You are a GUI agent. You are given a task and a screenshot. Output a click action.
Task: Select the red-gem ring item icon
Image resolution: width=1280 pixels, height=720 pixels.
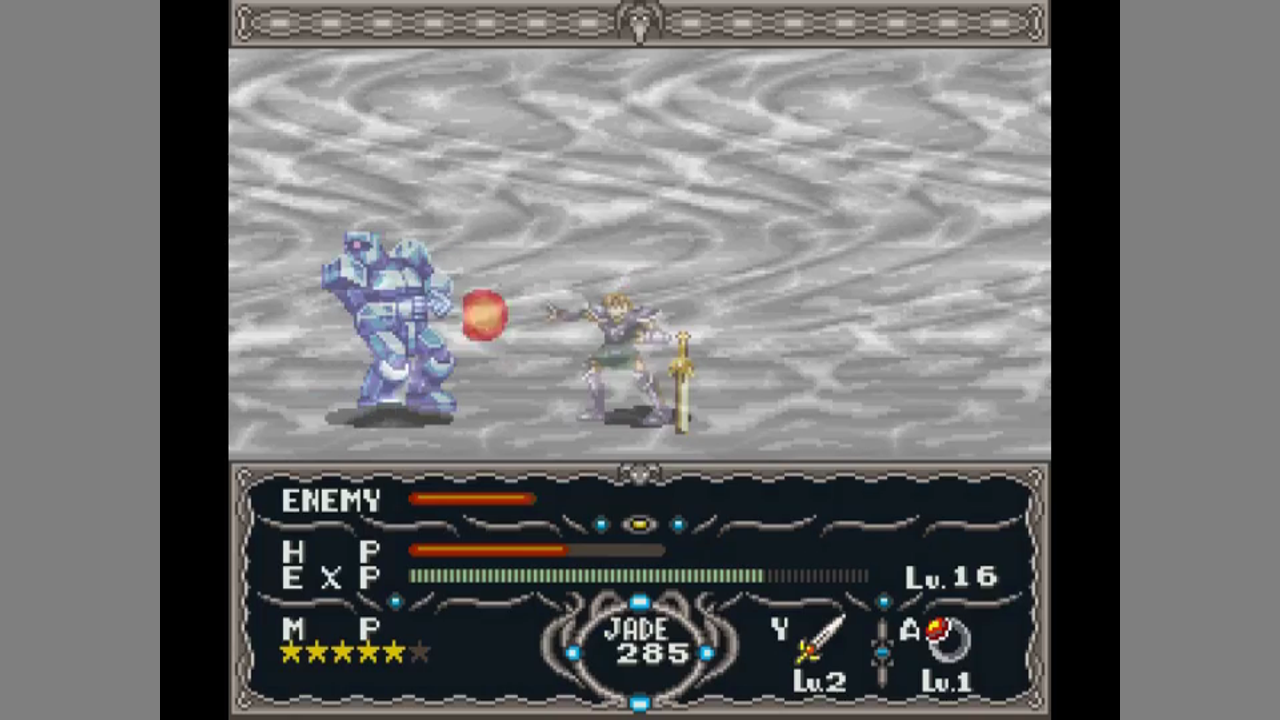947,638
